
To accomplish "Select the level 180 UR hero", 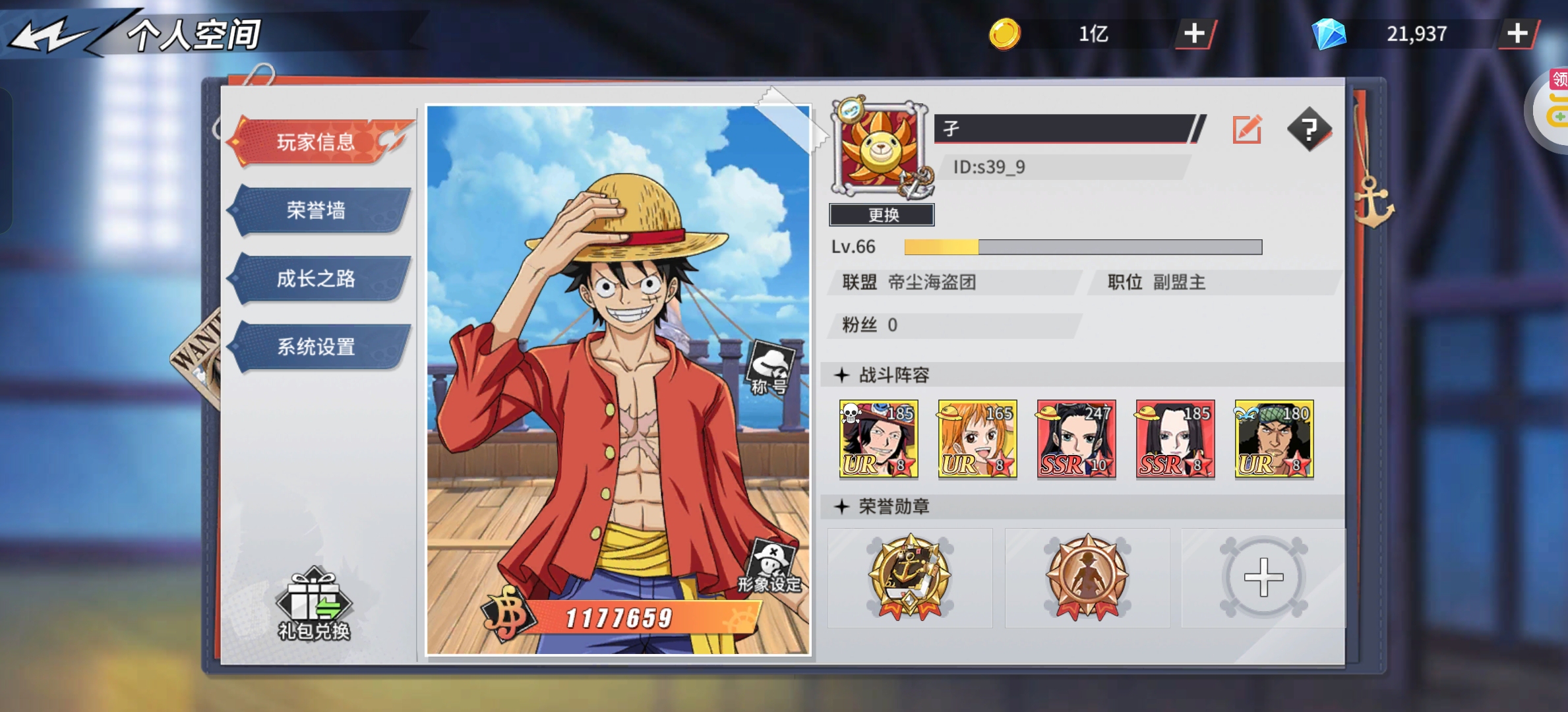I will [x=1274, y=438].
